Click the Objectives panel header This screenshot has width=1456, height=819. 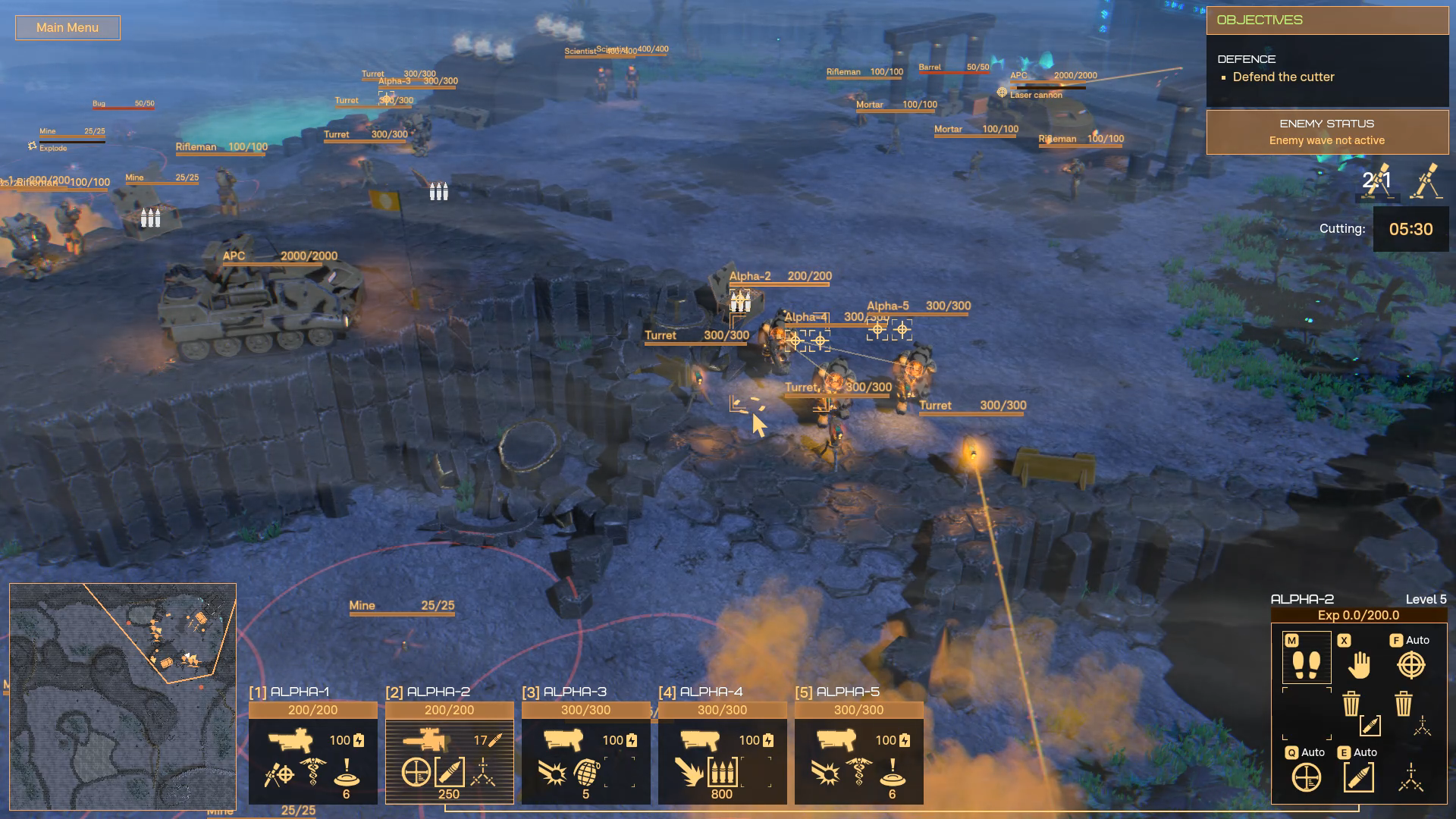(x=1326, y=20)
